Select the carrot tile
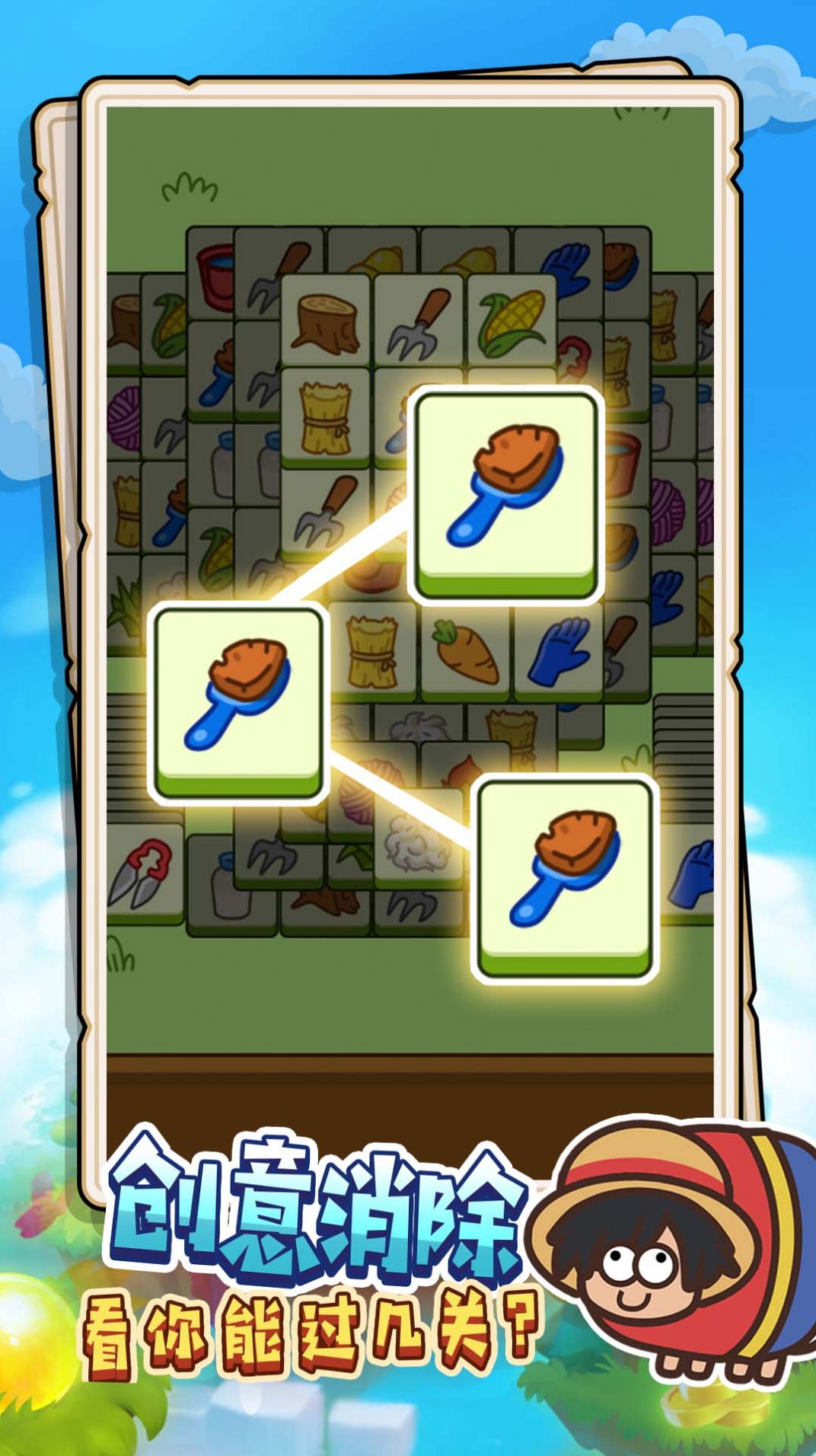Viewport: 816px width, 1456px height. (x=465, y=652)
